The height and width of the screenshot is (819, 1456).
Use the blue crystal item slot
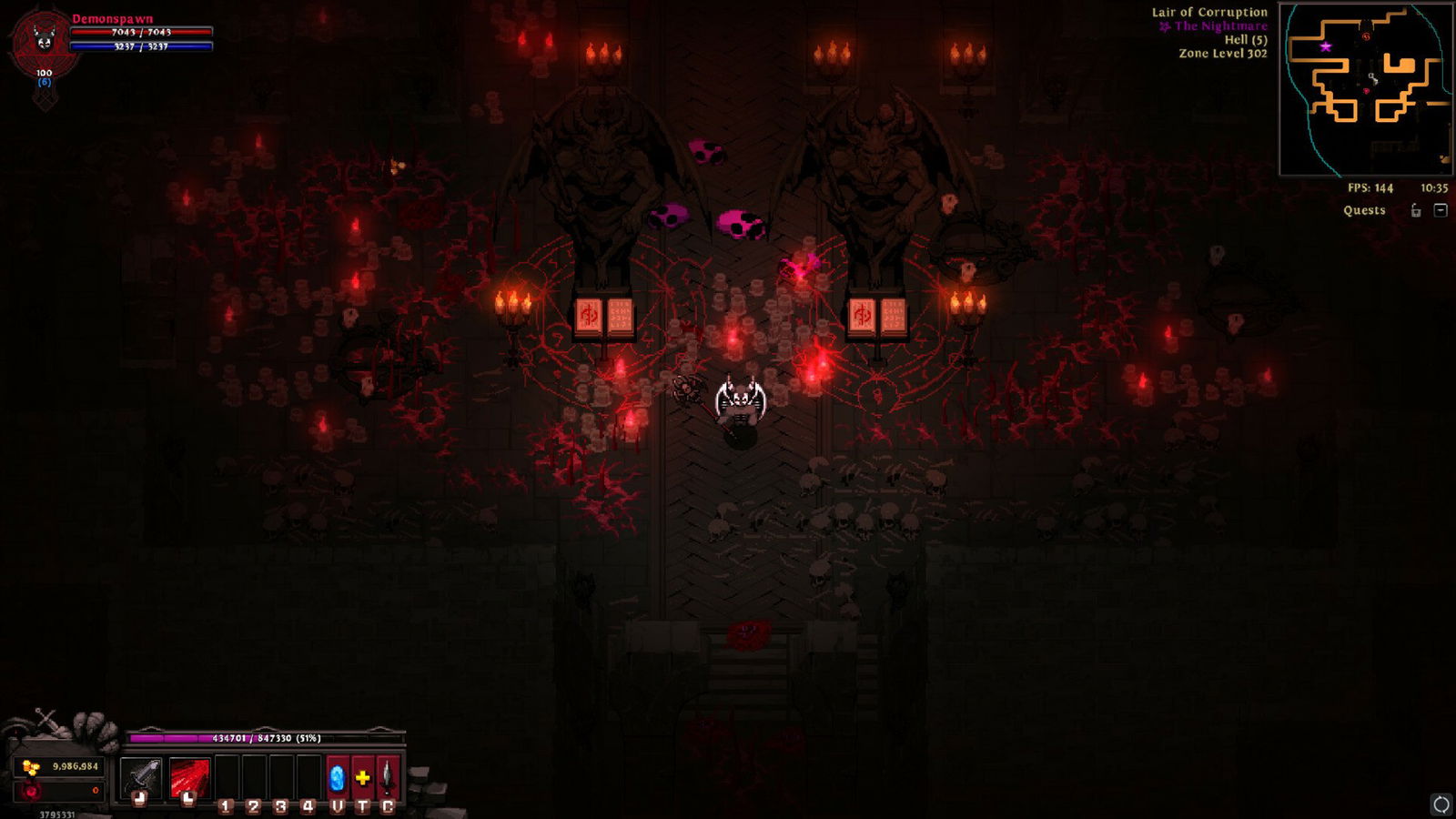337,778
